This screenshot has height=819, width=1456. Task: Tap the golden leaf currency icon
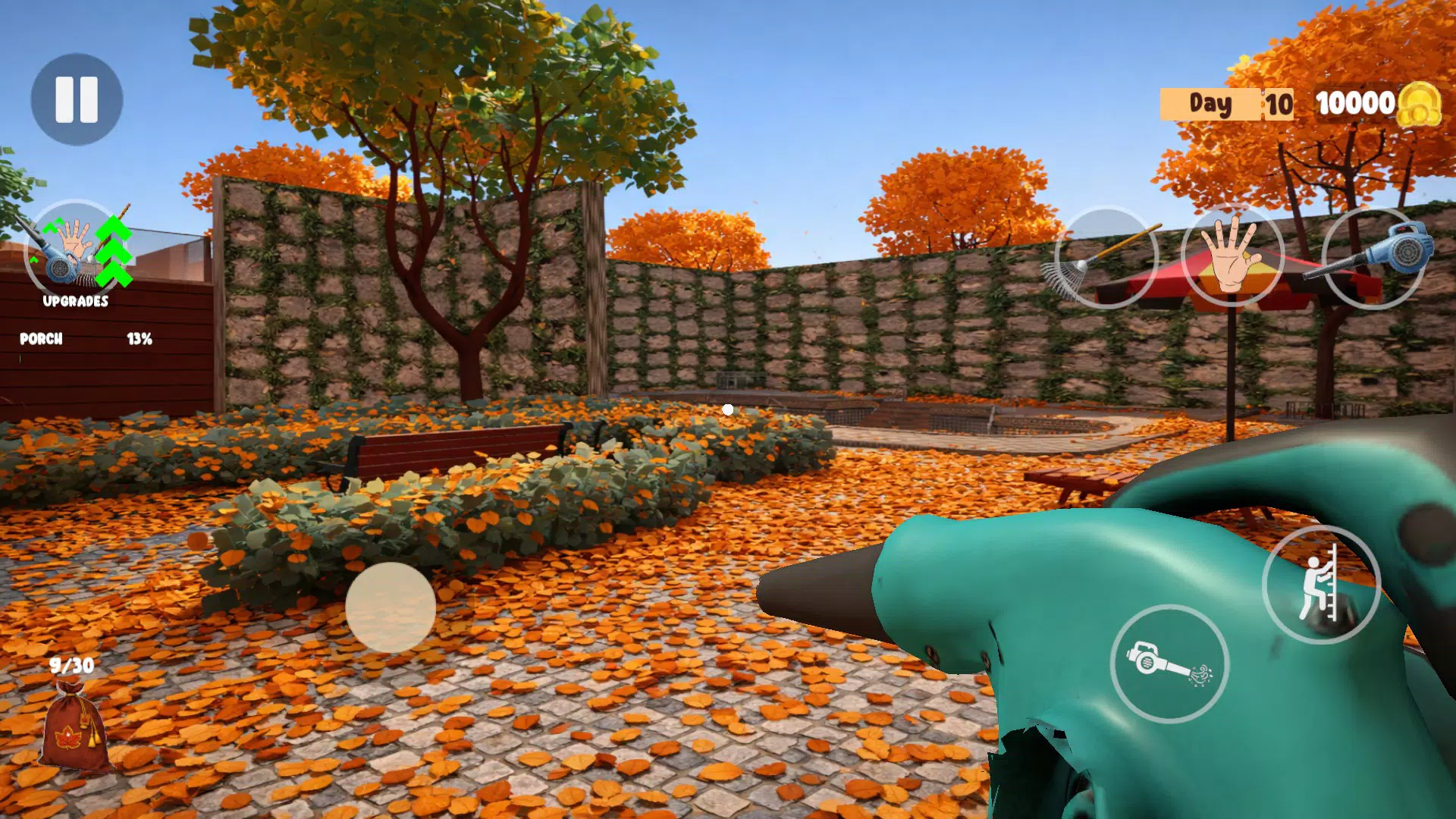(x=1423, y=106)
